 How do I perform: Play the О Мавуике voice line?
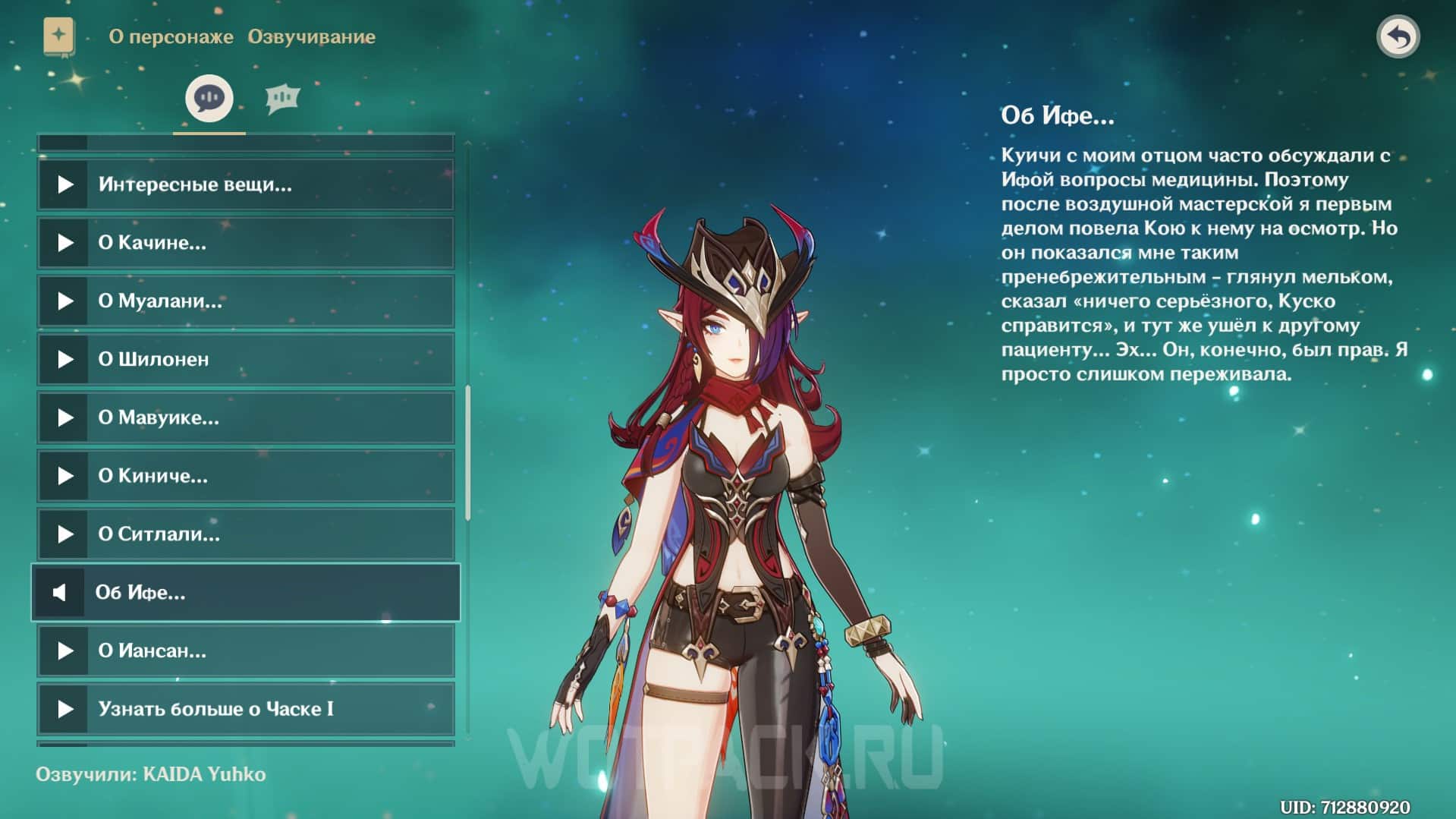point(67,417)
